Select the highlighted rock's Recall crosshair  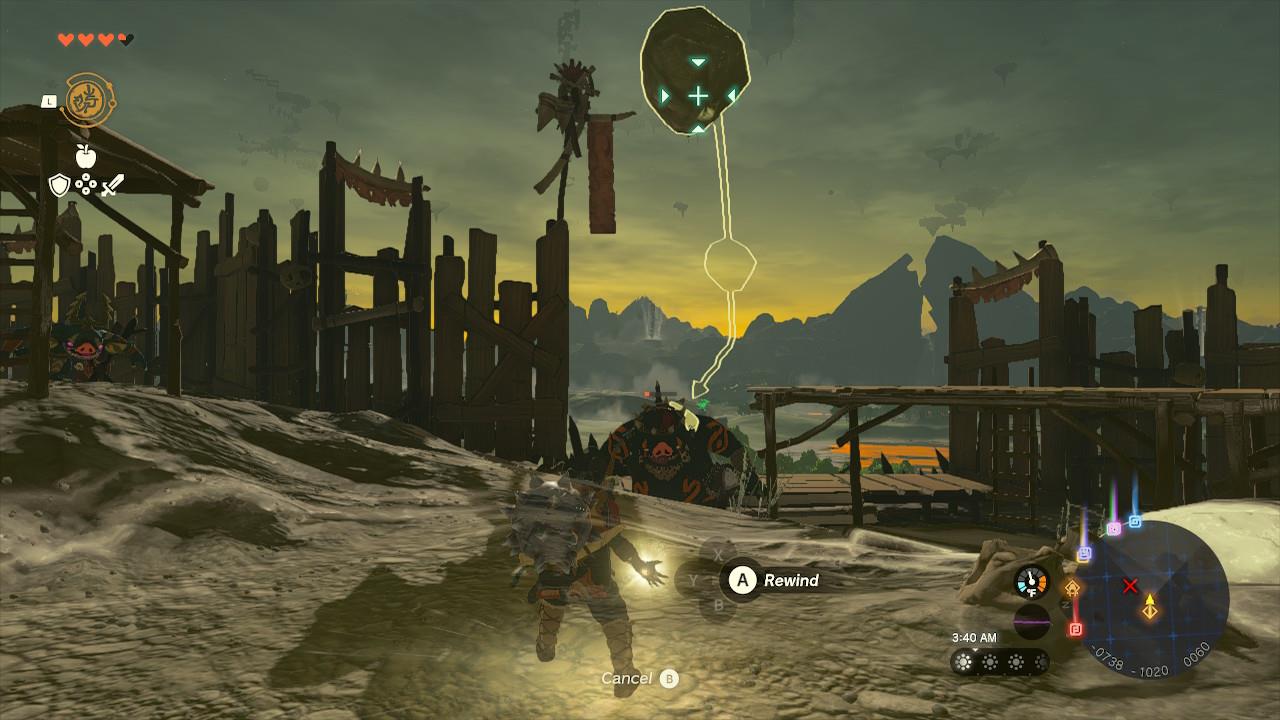(697, 96)
